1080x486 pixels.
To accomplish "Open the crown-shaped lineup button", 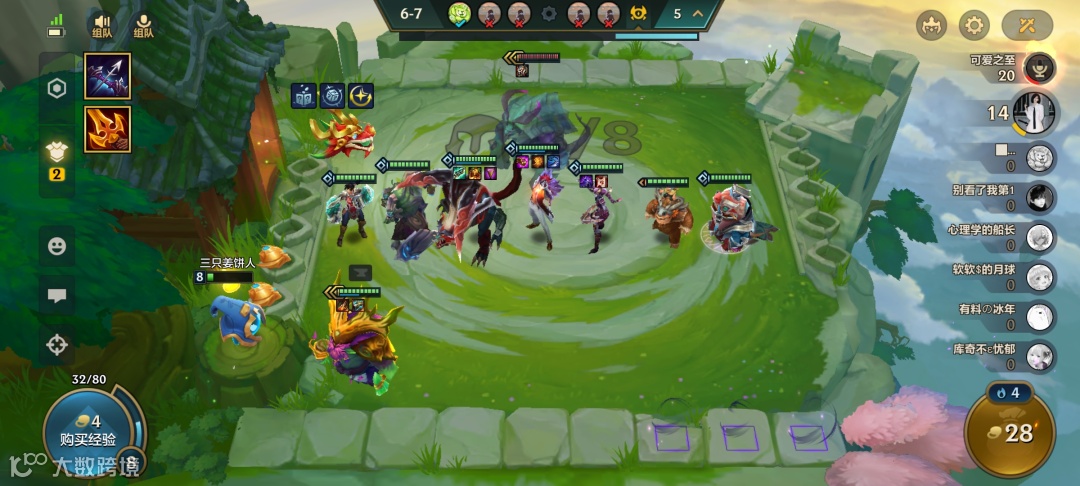I will coord(929,25).
